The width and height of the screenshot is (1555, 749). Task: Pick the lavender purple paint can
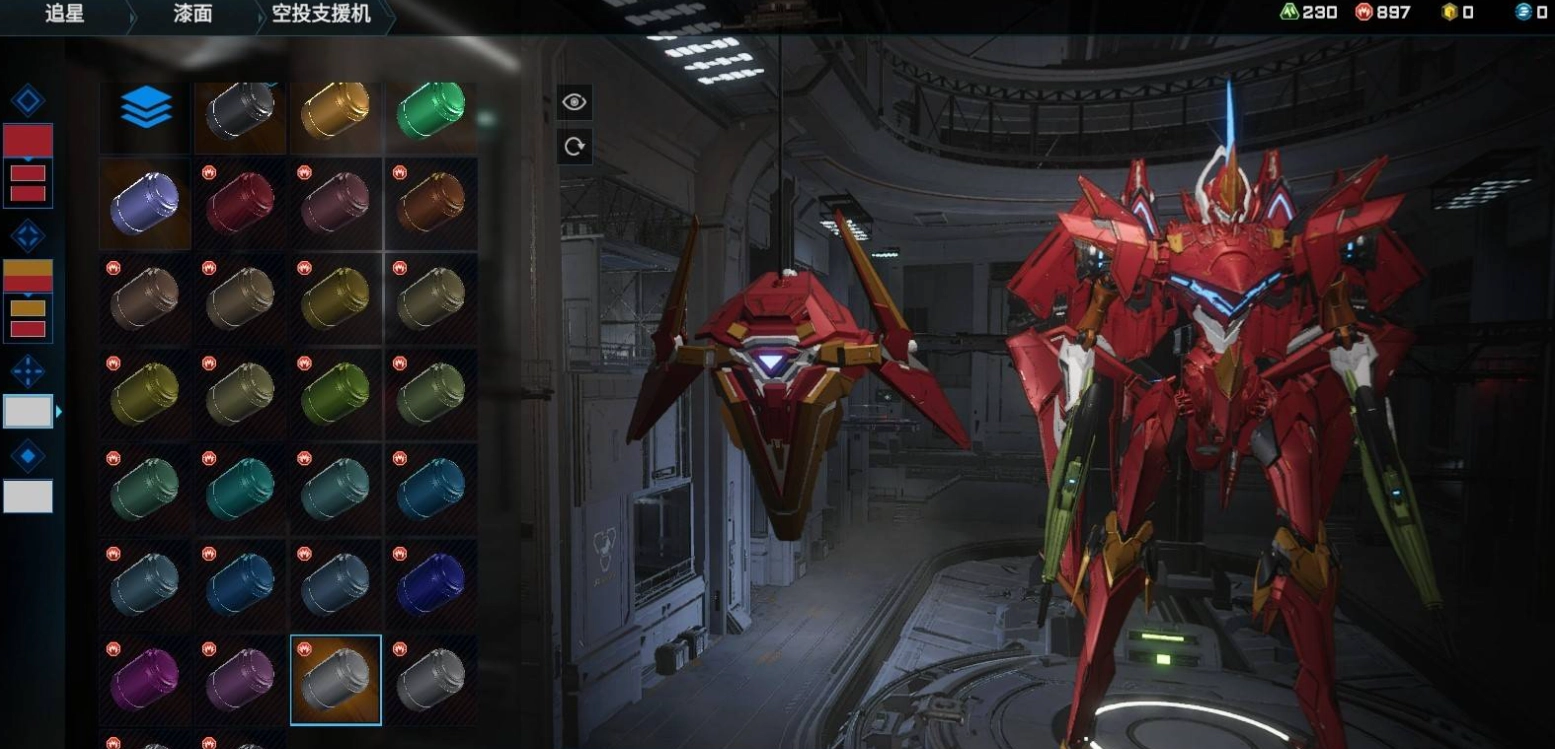(x=145, y=204)
